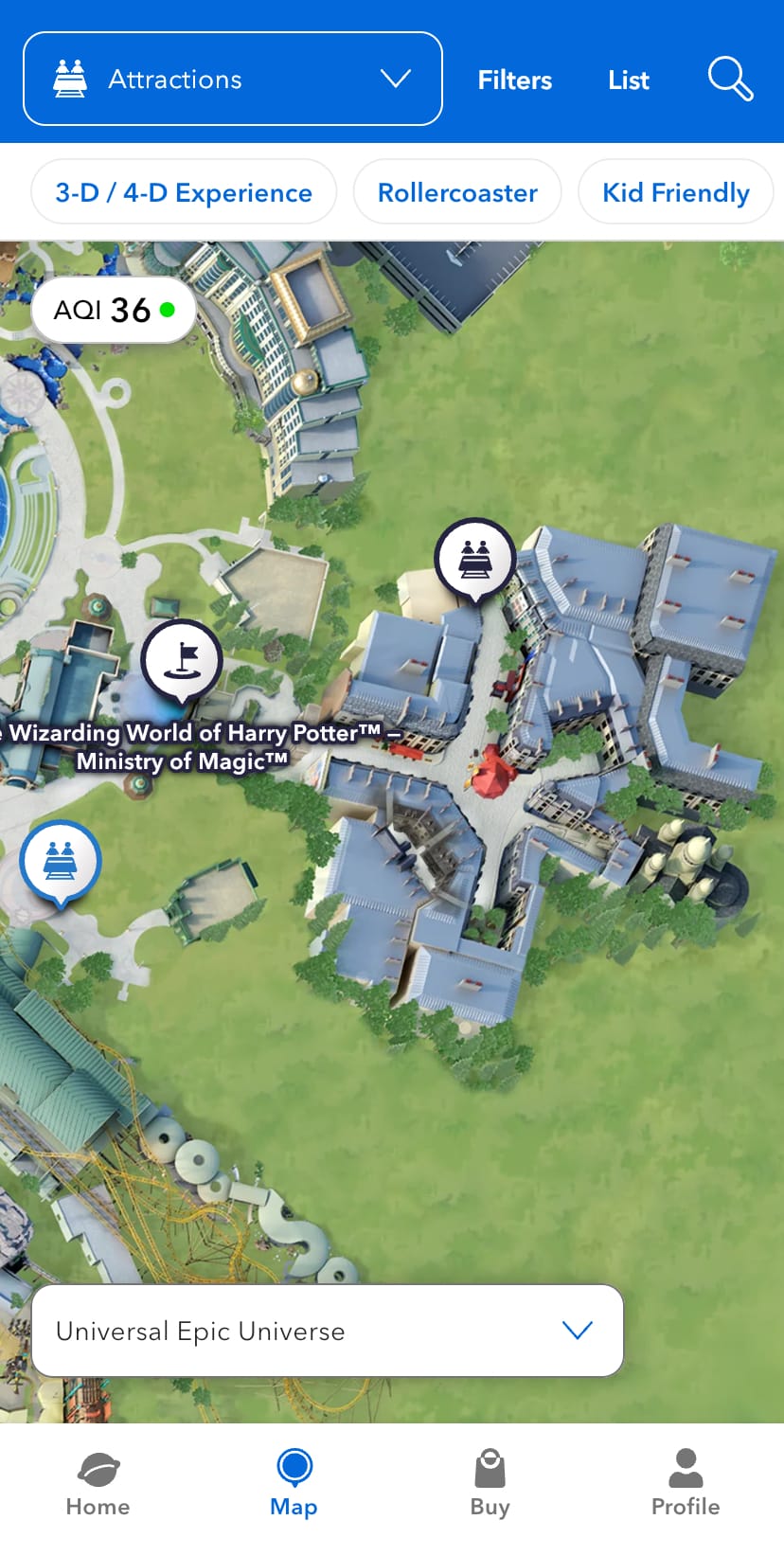Switch to List view

628,80
